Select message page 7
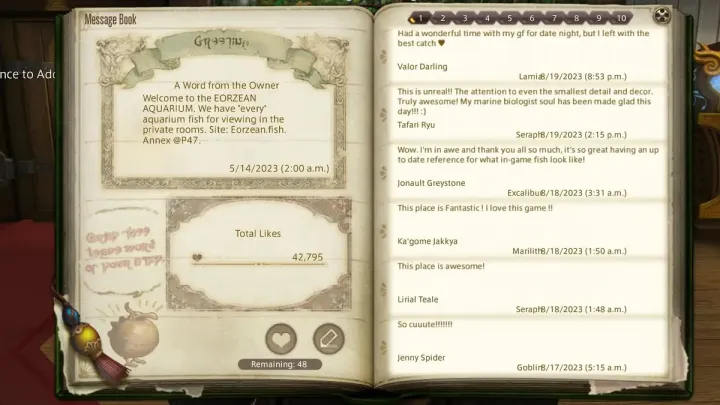This screenshot has width=720, height=405. [553, 18]
